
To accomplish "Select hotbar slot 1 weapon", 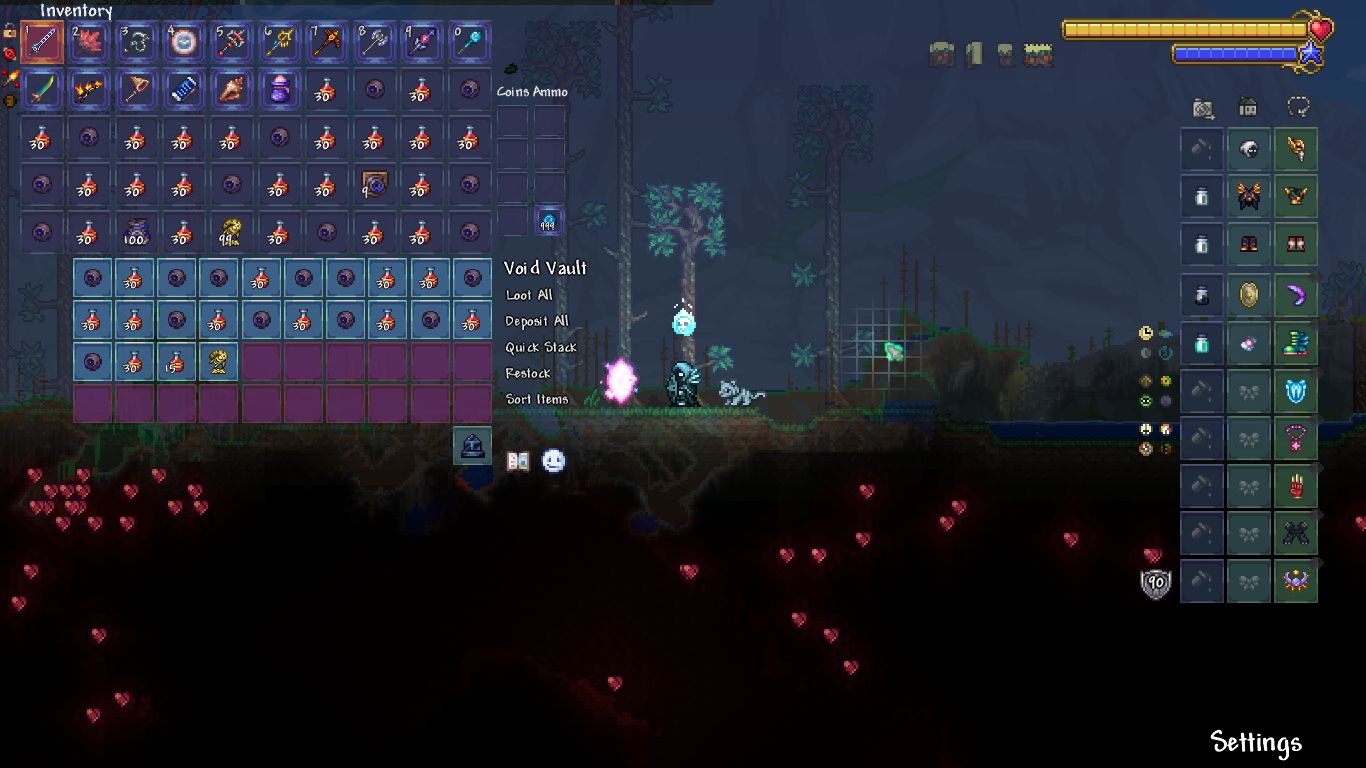I will point(42,43).
